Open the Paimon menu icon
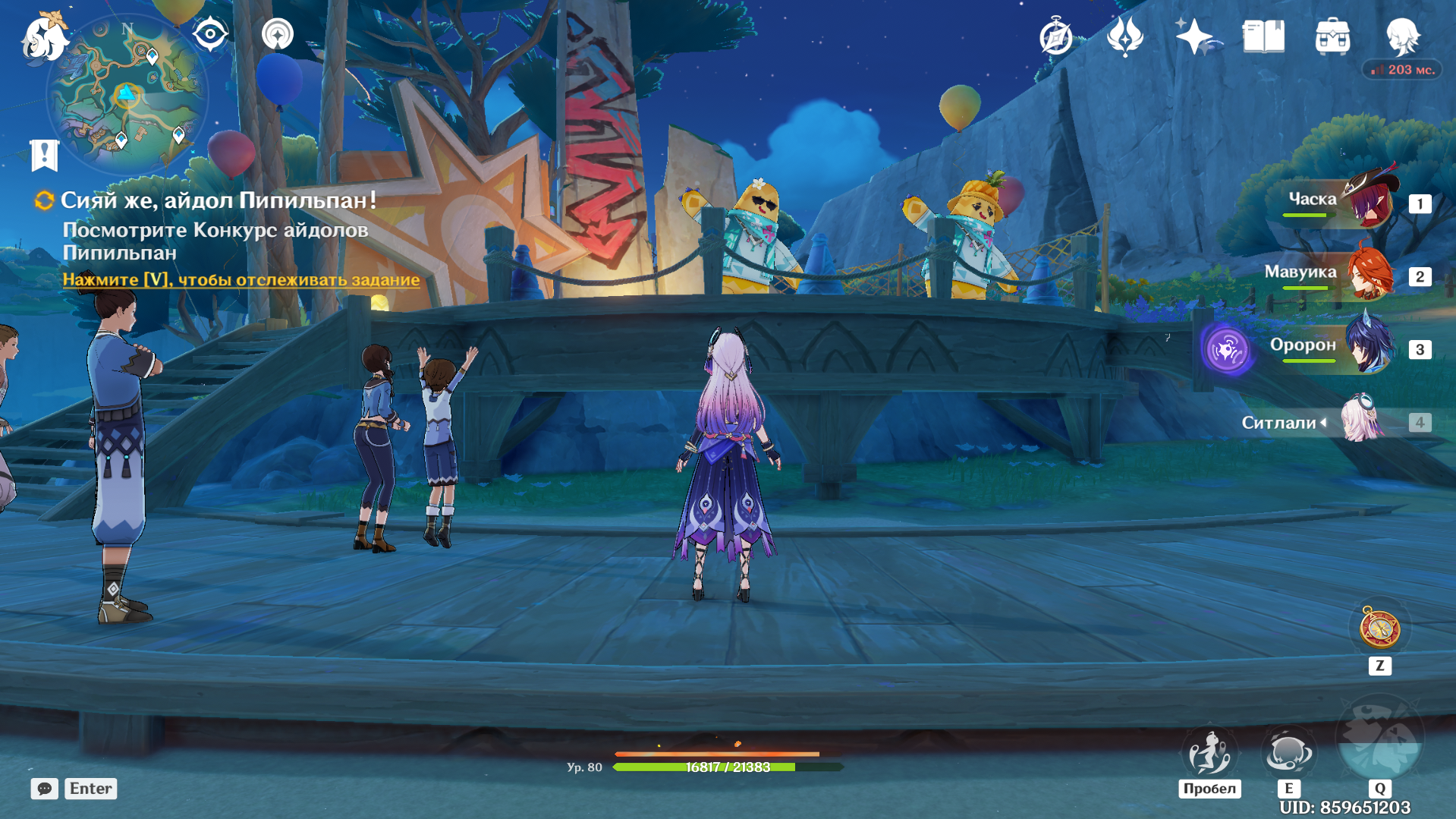This screenshot has height=819, width=1456. point(44,36)
